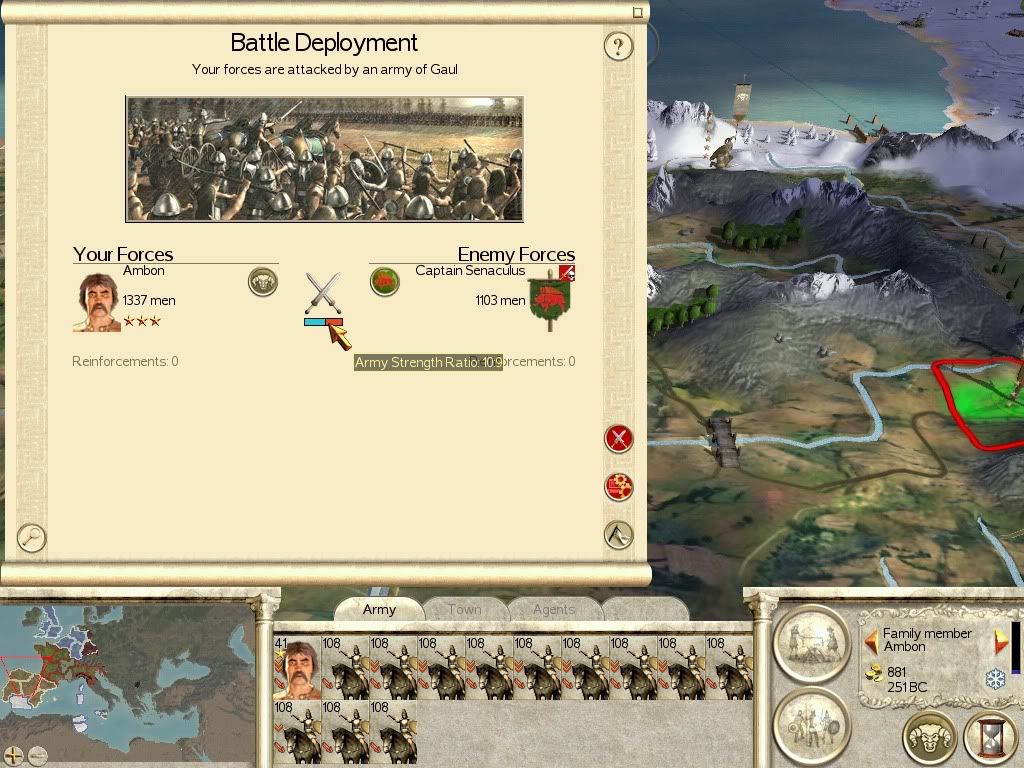Open the faction overview mask button
Screen dimensions: 1024x768
point(929,738)
